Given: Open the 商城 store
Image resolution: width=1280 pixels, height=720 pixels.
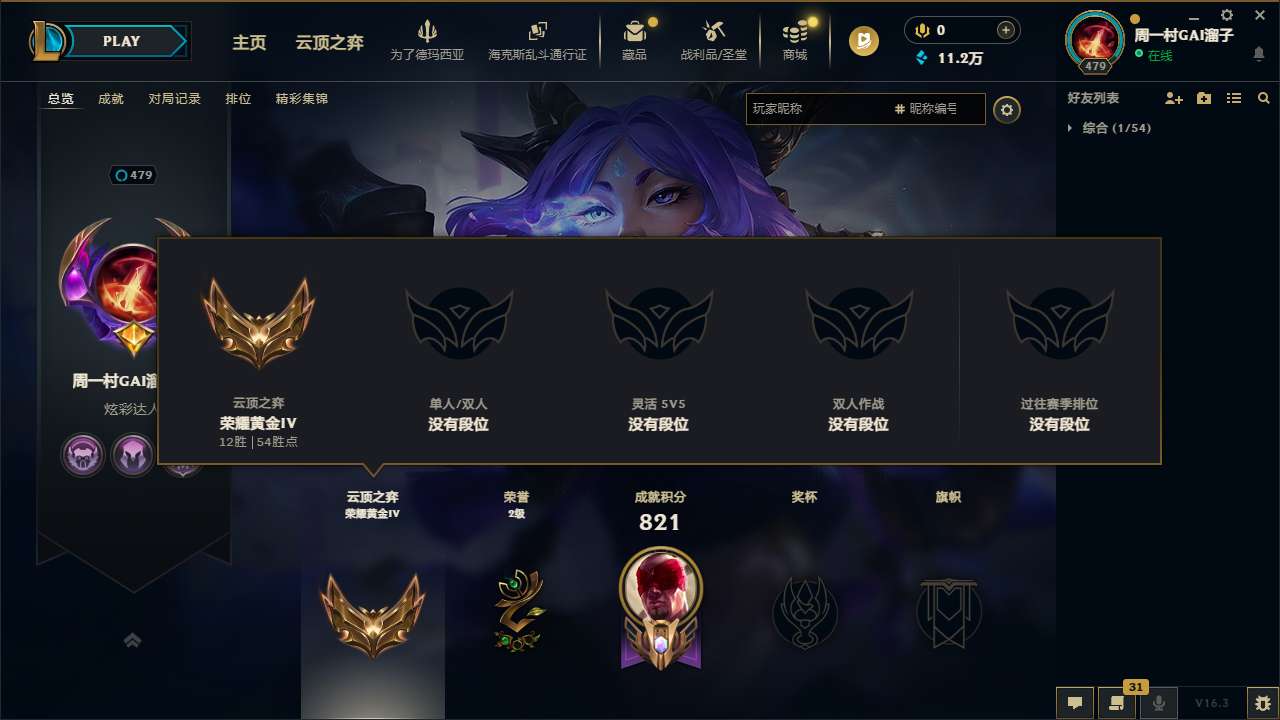Looking at the screenshot, I should pyautogui.click(x=795, y=40).
